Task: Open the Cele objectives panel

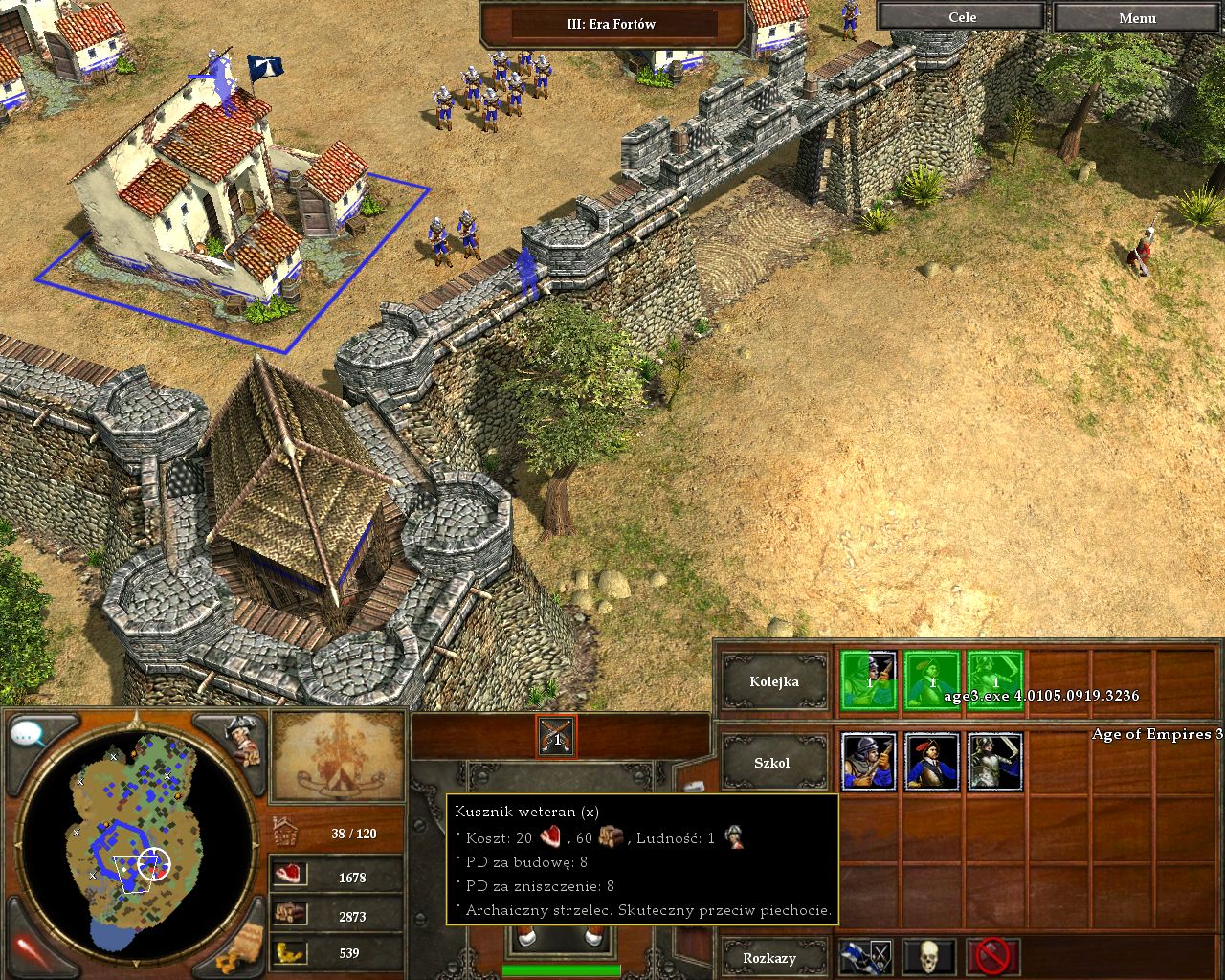Action: coord(961,17)
